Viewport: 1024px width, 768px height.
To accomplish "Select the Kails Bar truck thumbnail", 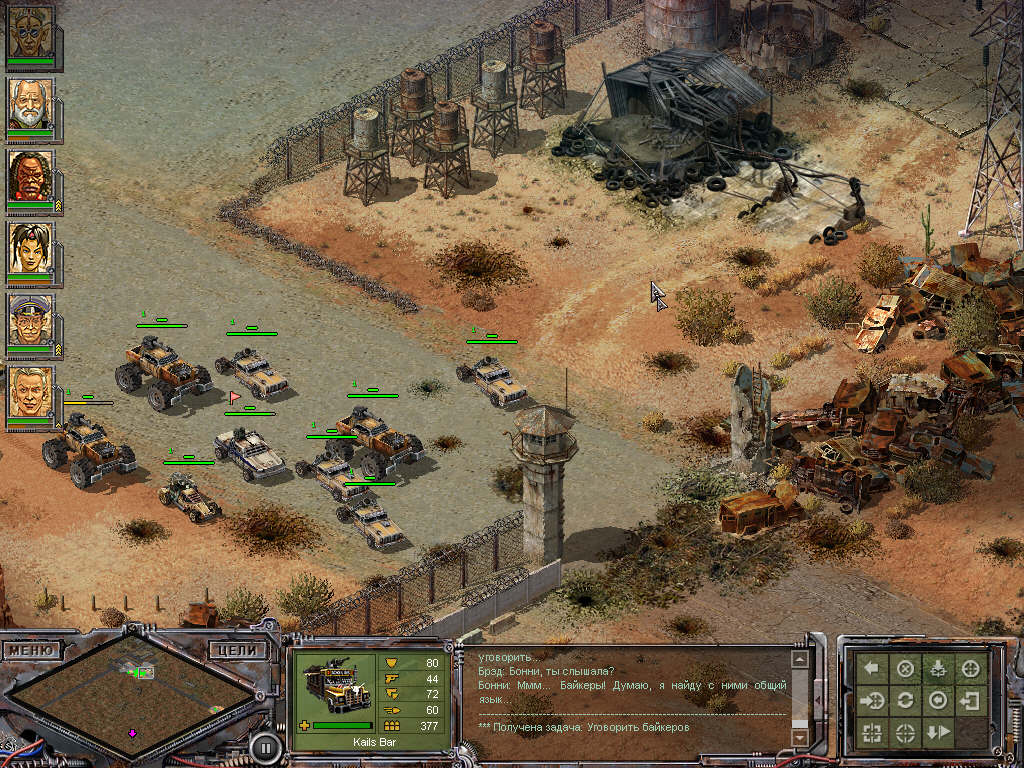I will [x=334, y=685].
